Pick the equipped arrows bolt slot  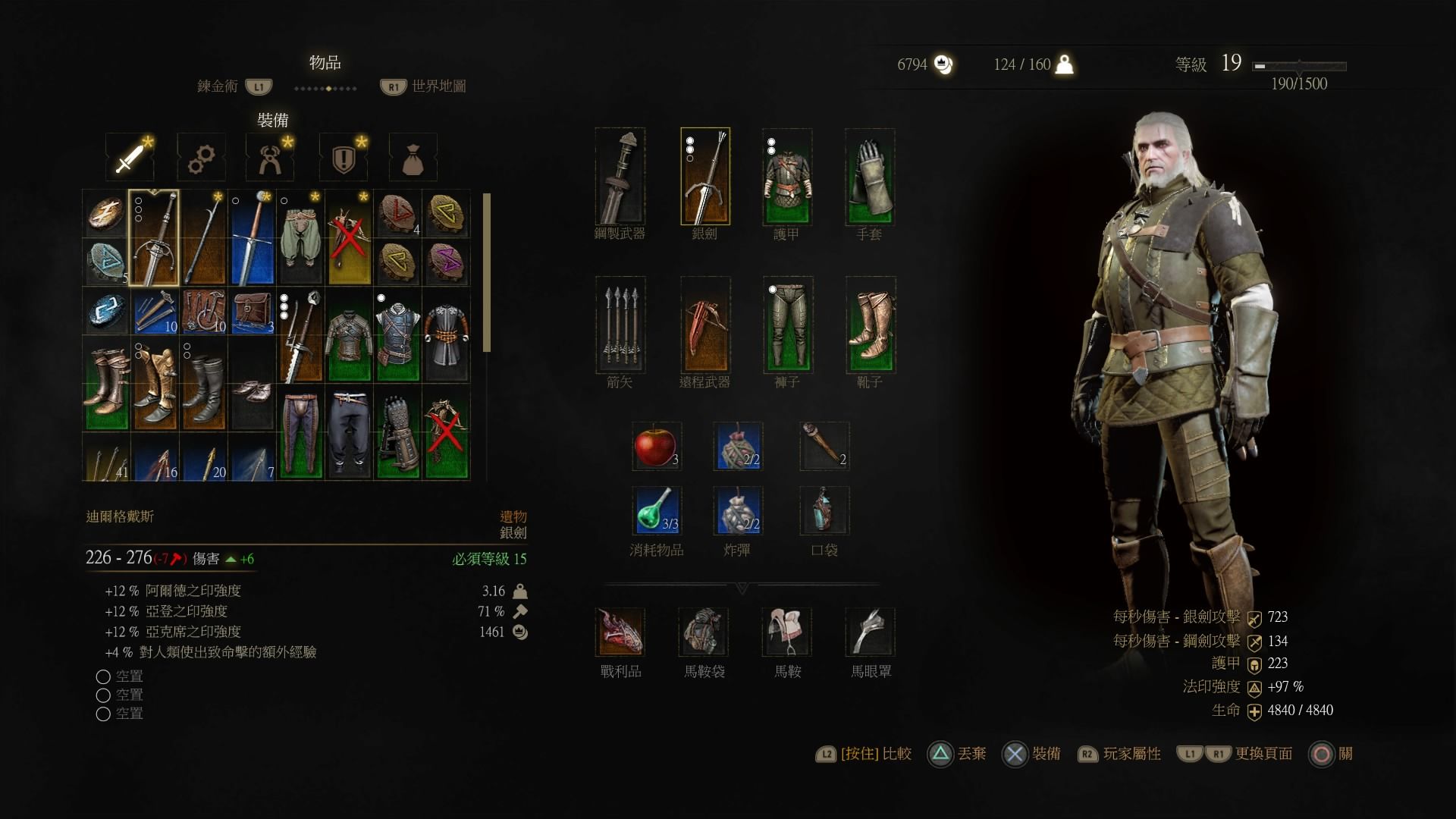point(620,325)
